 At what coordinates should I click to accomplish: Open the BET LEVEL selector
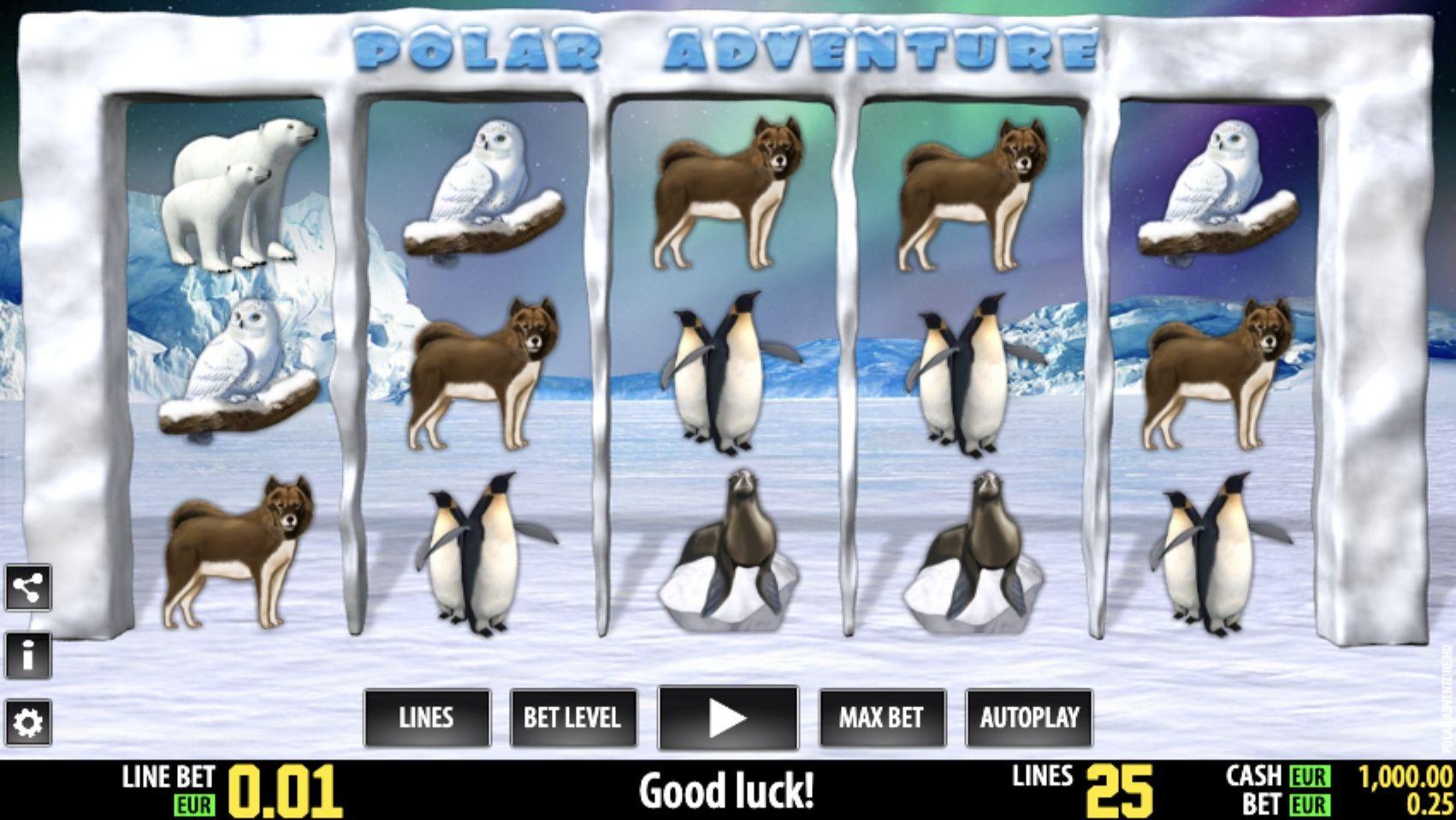(x=571, y=718)
